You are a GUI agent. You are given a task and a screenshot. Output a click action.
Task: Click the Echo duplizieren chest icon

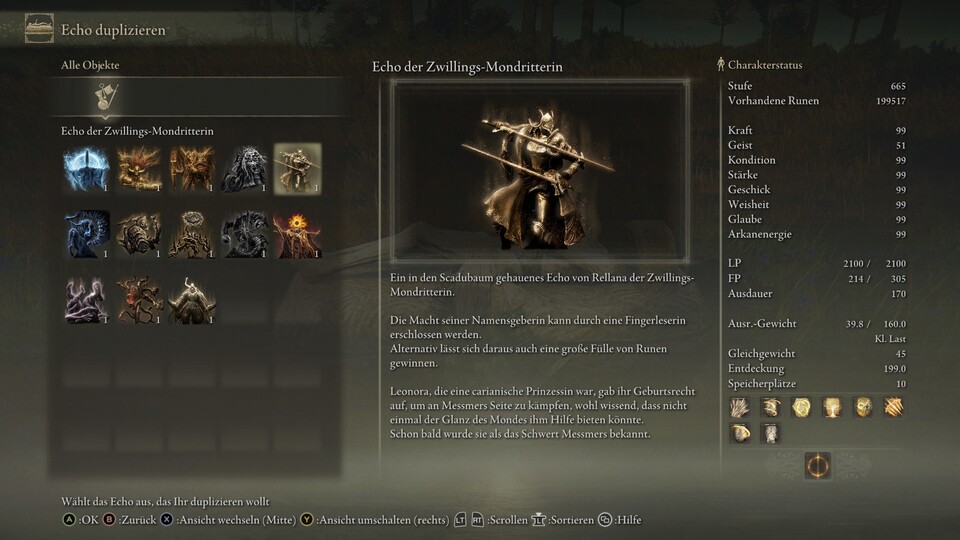[x=39, y=27]
